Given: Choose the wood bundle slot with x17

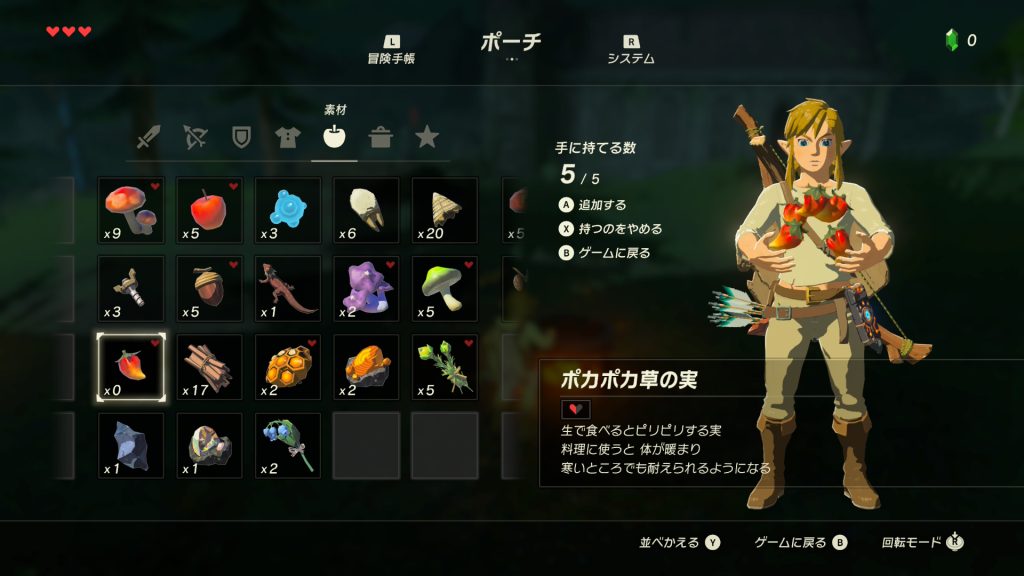Looking at the screenshot, I should click(209, 367).
